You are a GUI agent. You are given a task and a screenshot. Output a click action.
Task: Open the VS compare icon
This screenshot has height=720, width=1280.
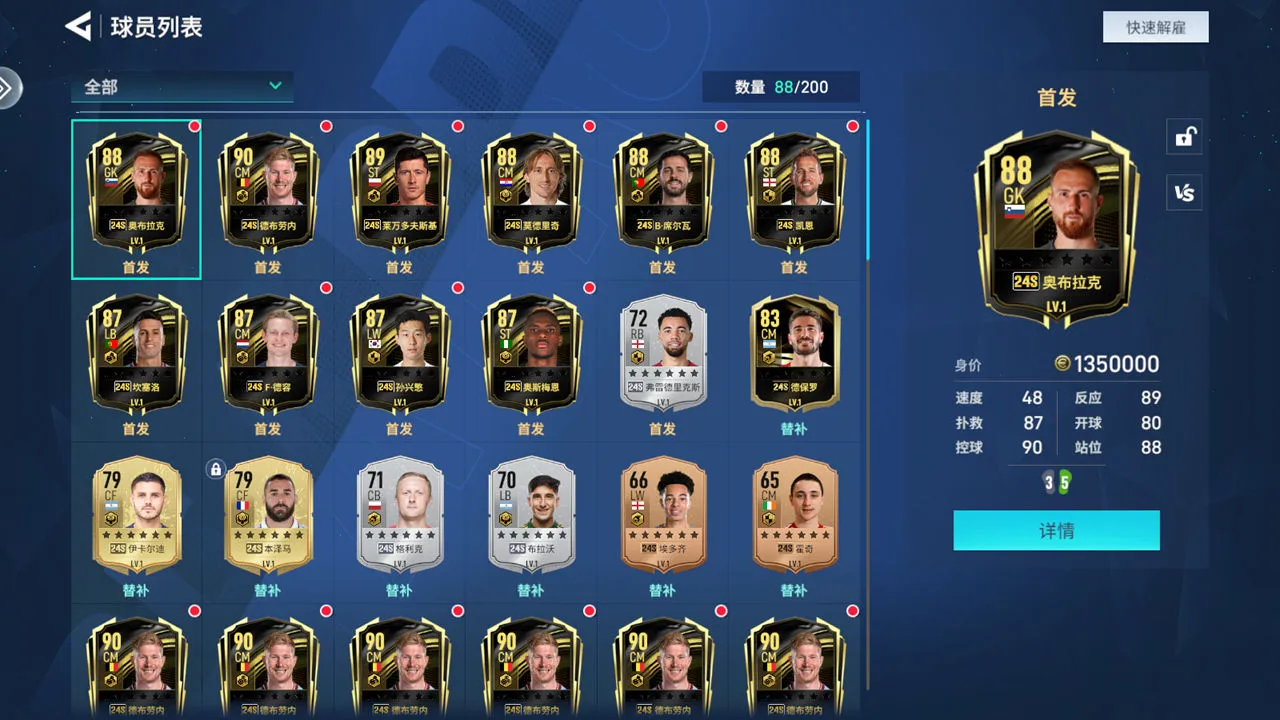[1184, 193]
